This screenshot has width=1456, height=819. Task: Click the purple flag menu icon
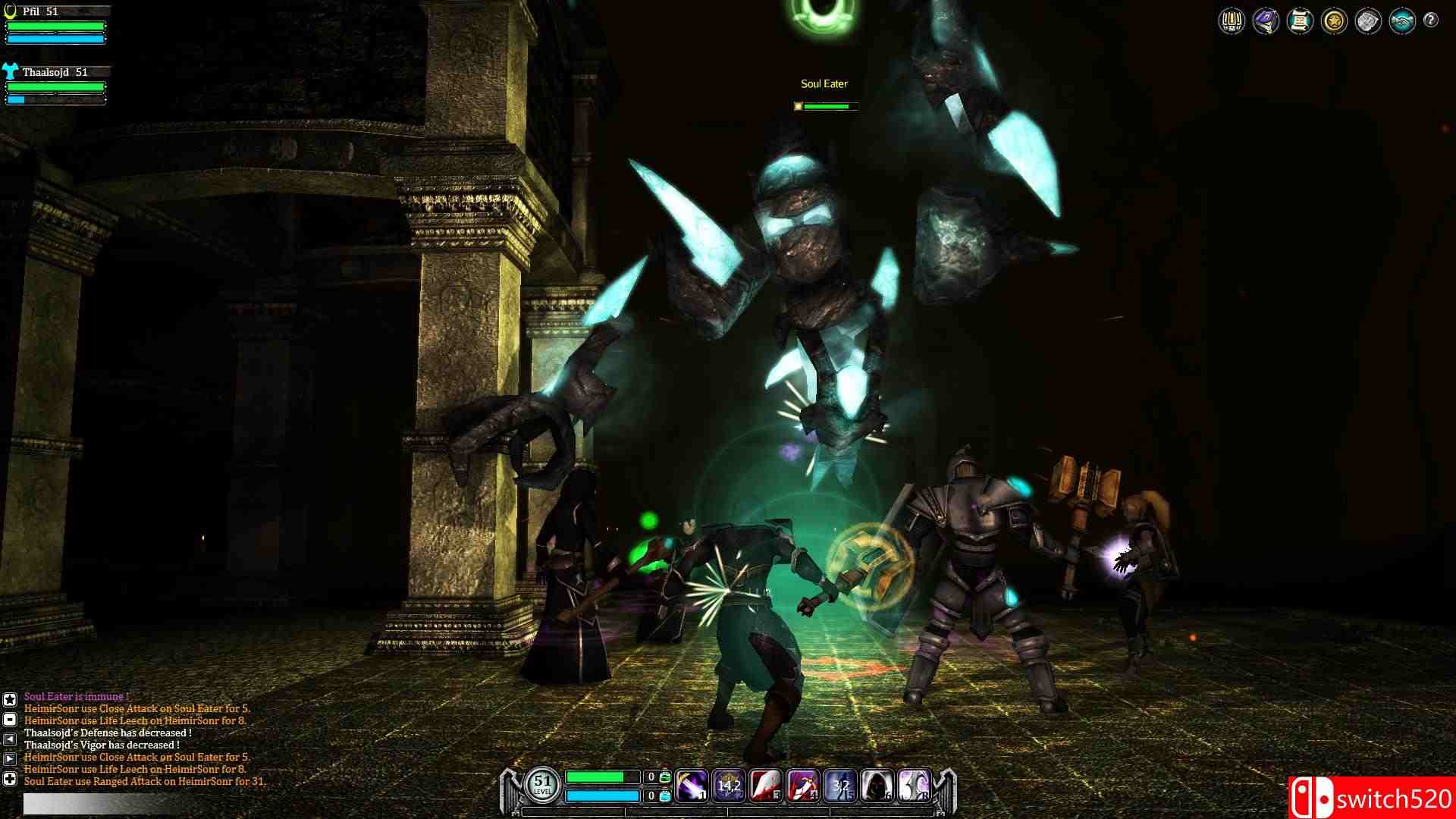pyautogui.click(x=1266, y=21)
